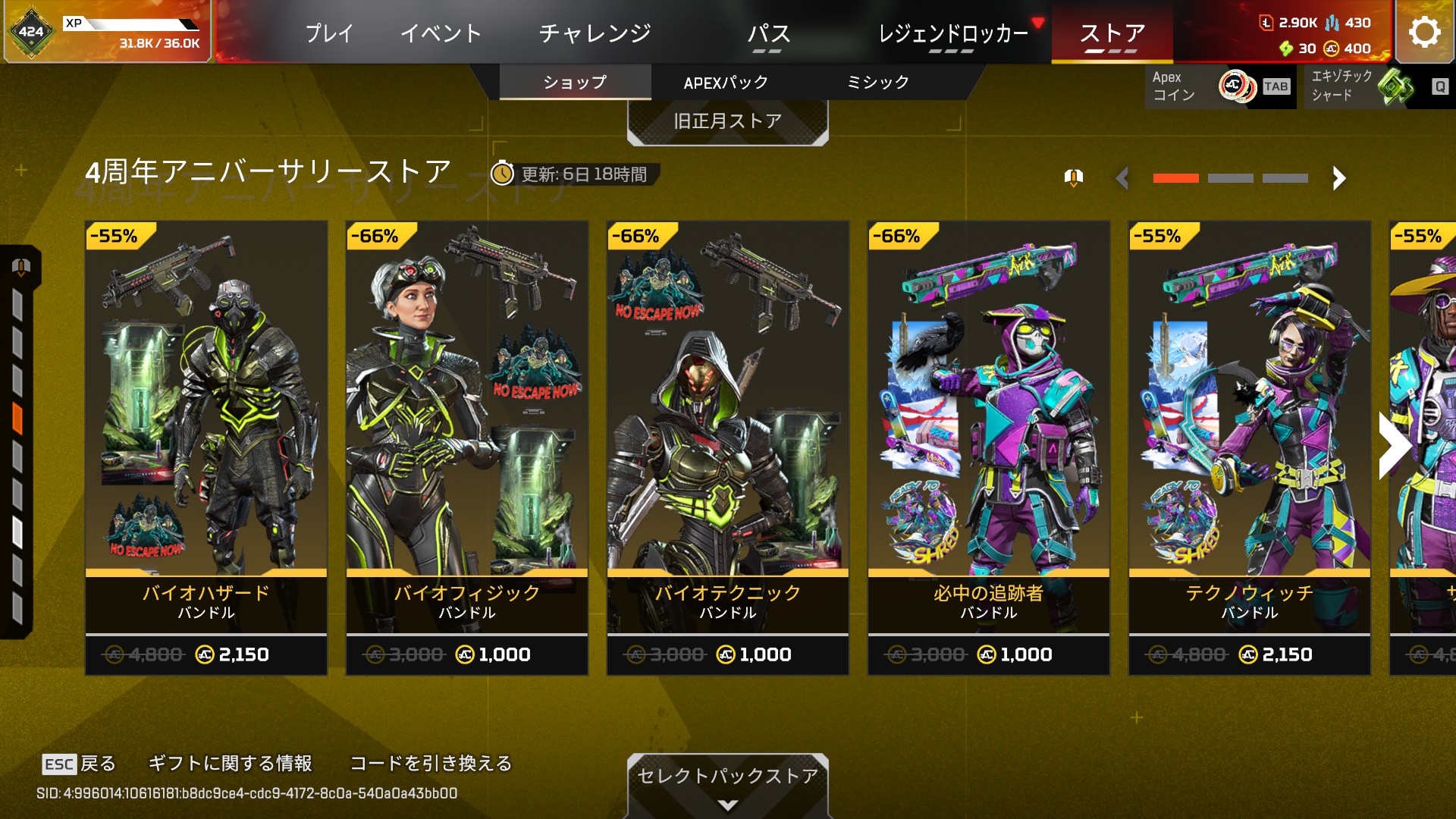Switch to the APEXパック sub-tab
1456x819 pixels.
click(726, 83)
